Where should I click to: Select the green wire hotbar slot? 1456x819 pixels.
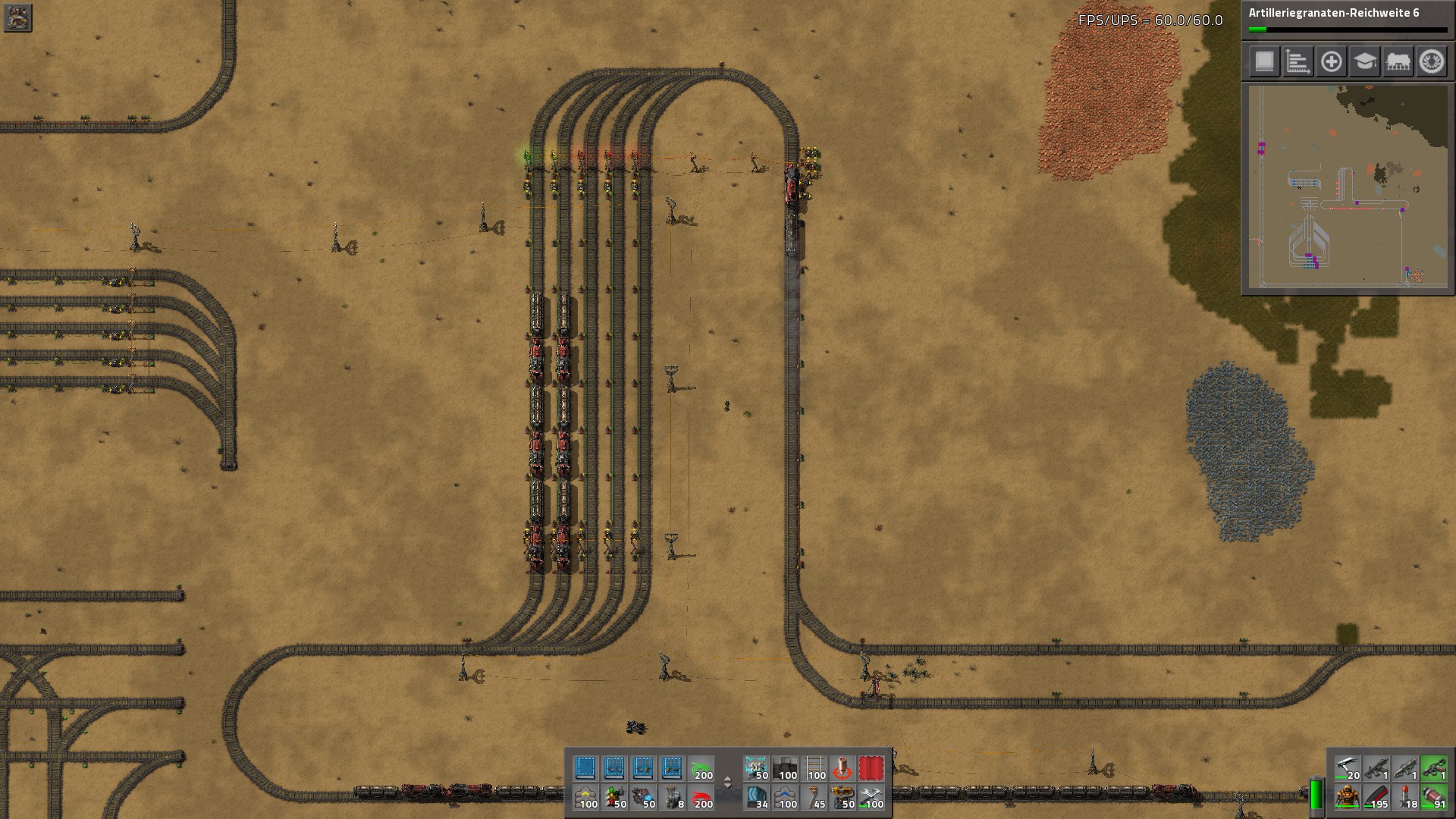700,768
